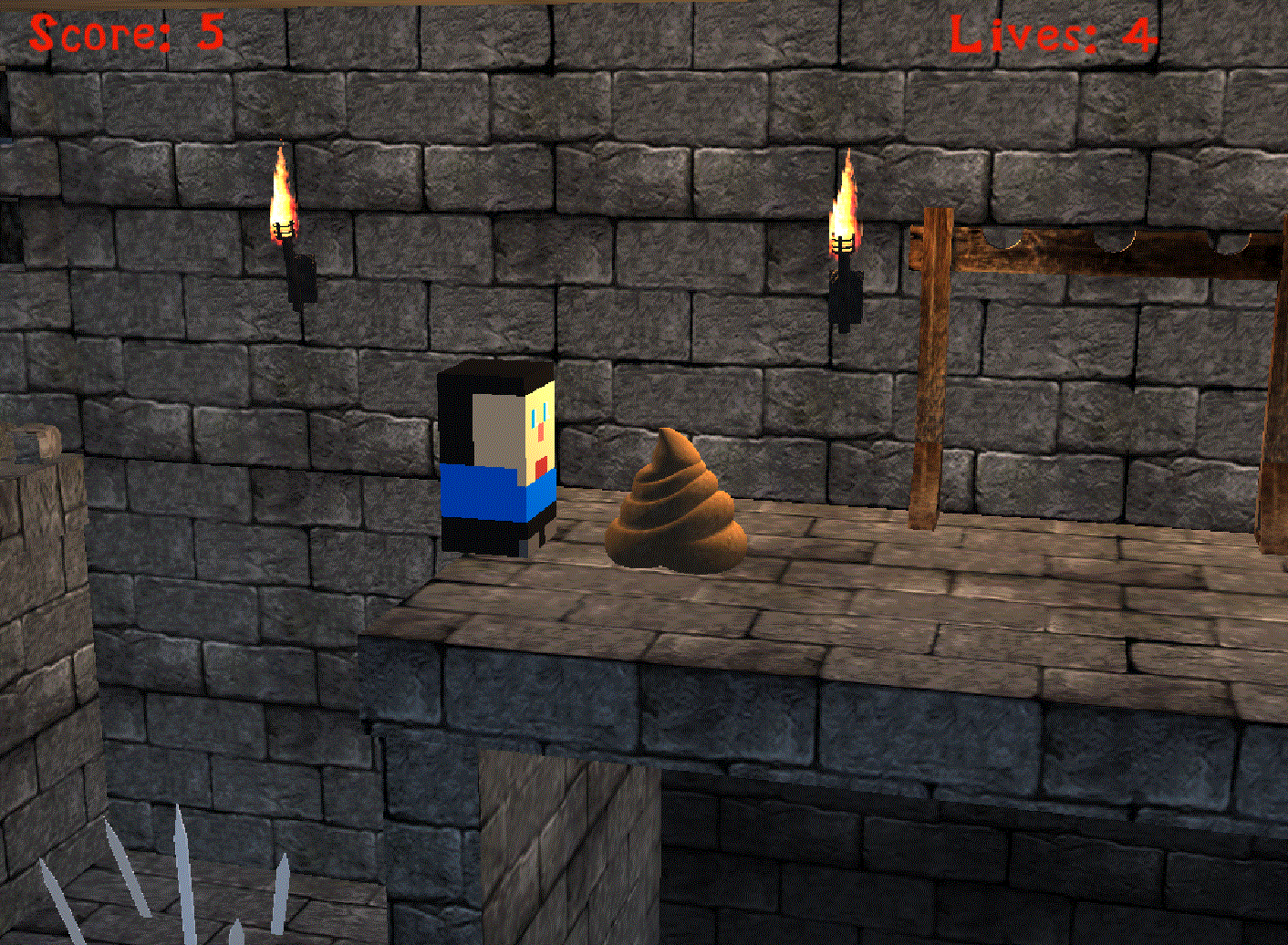1288x945 pixels.
Task: Click the poop pile on the platform
Action: click(x=675, y=502)
